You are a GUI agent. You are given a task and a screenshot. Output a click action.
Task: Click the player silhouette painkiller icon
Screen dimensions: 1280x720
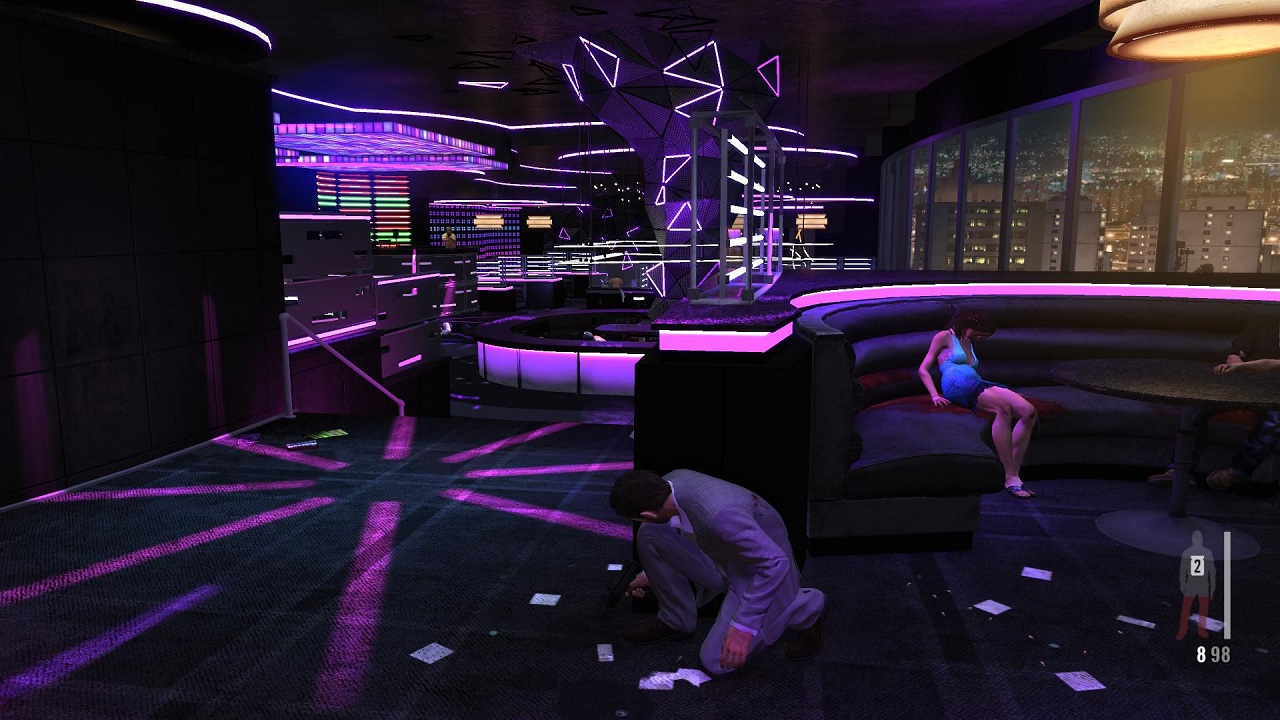click(x=1196, y=583)
